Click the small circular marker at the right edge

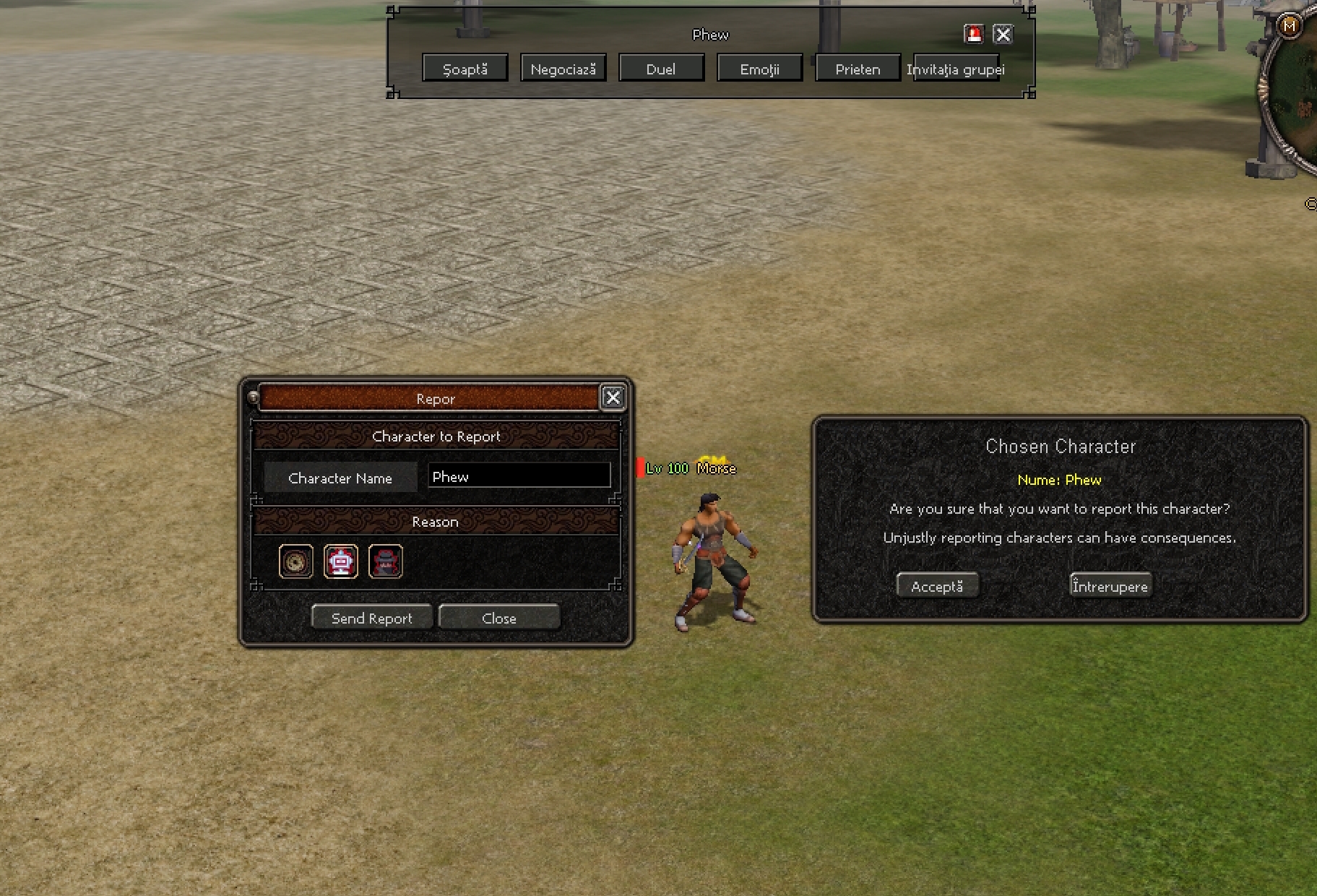[x=1312, y=204]
